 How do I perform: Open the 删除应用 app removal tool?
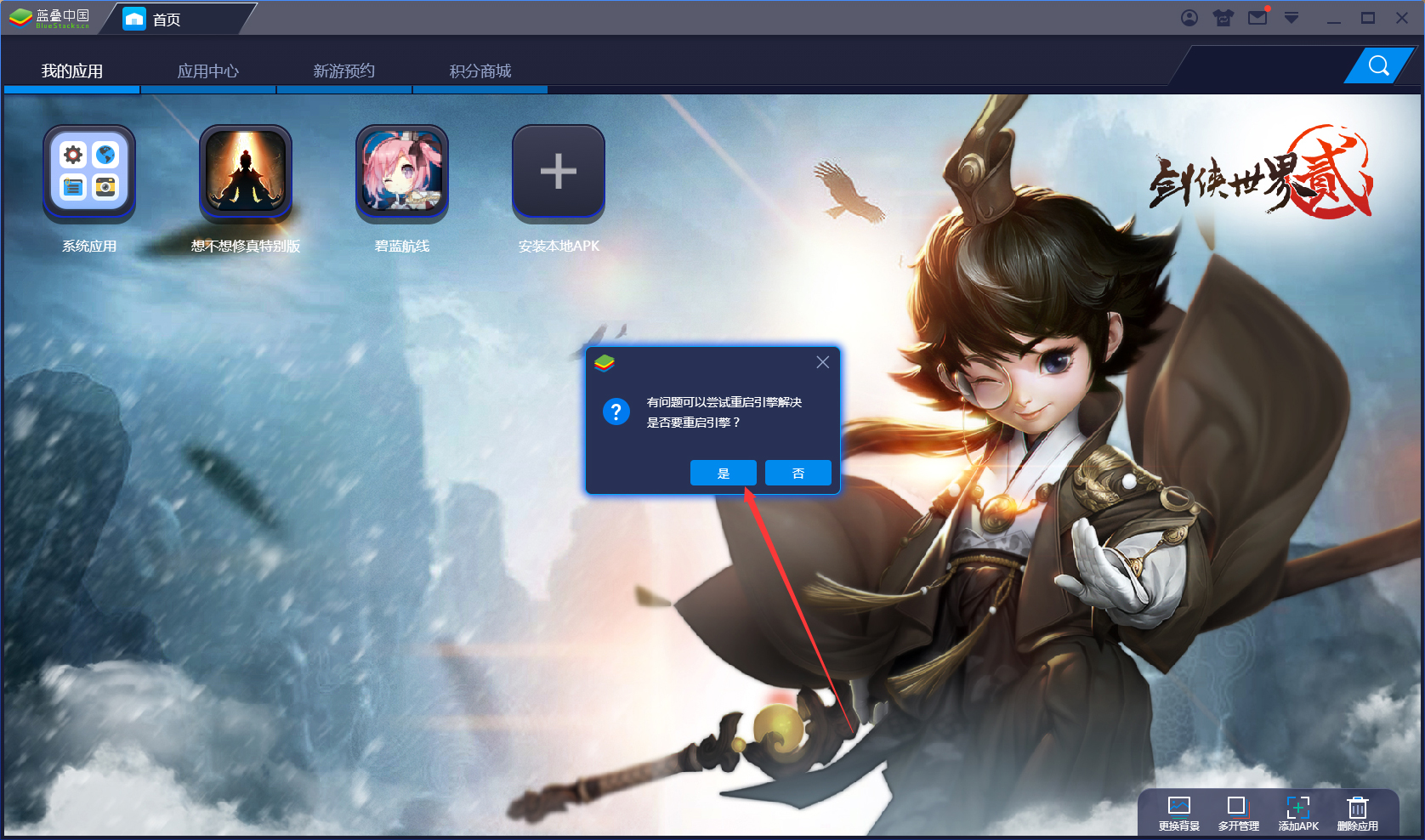point(1357,812)
